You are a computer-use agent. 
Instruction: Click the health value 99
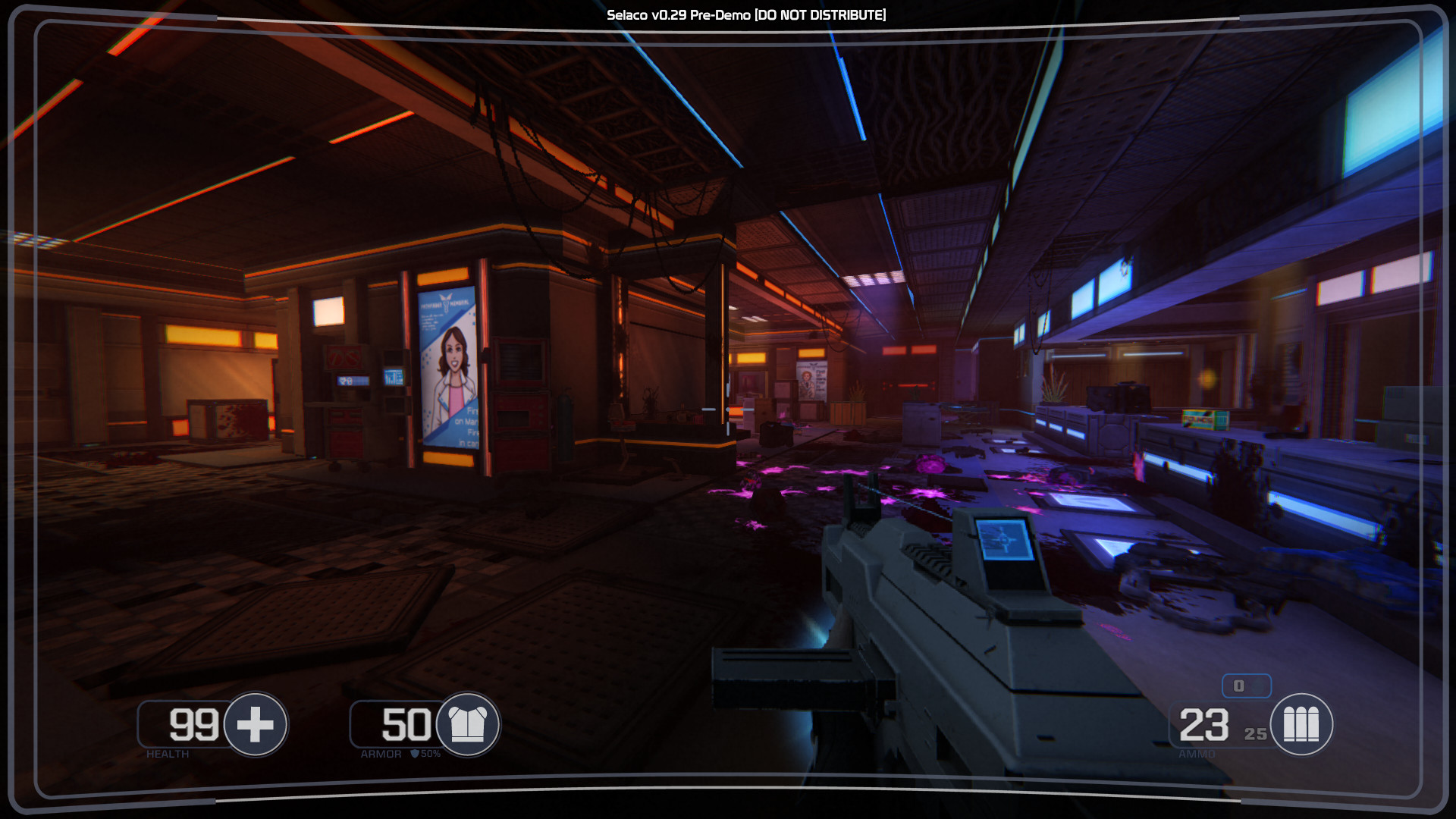click(196, 724)
